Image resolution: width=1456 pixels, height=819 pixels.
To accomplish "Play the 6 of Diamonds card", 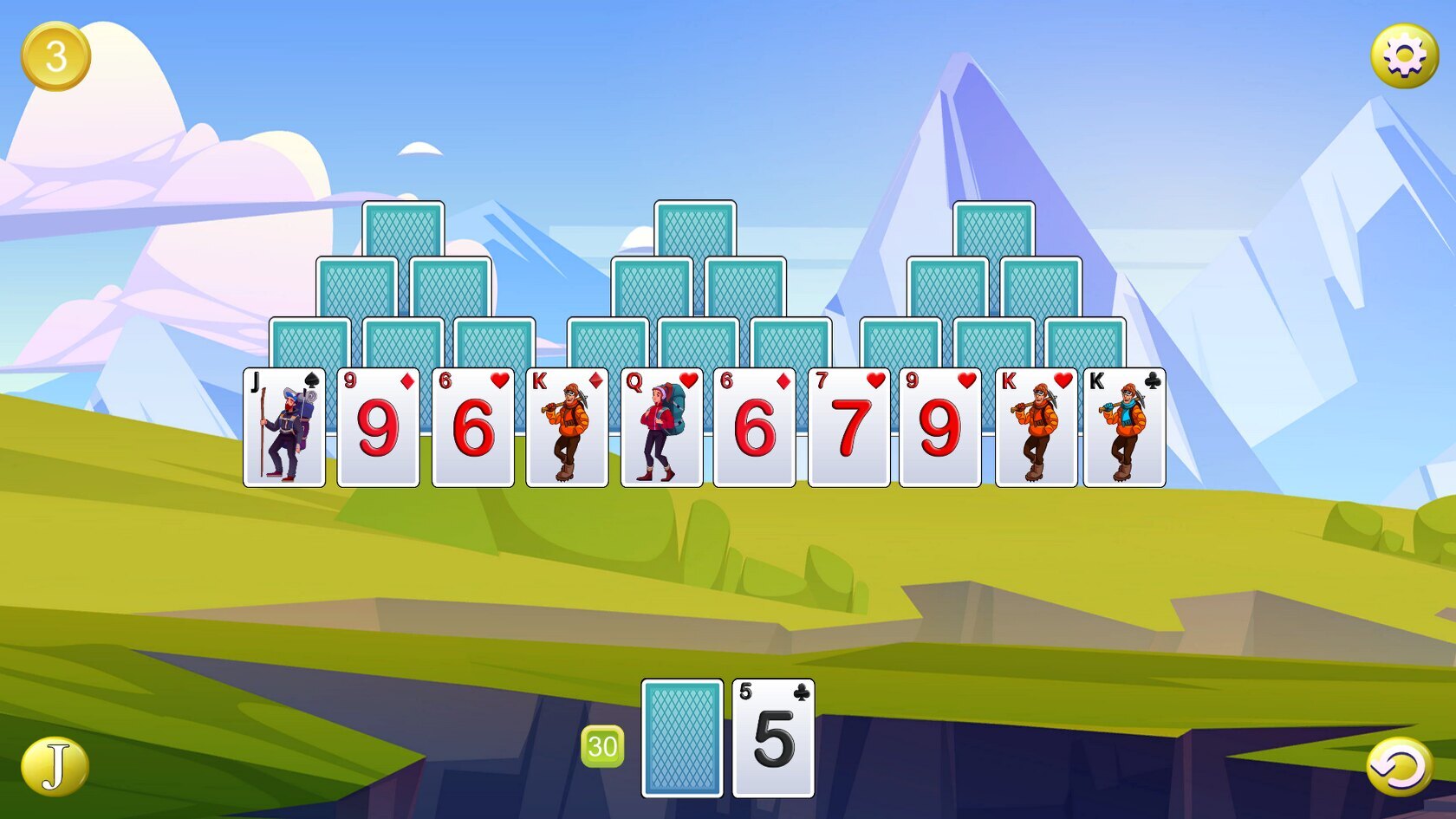I will click(754, 427).
